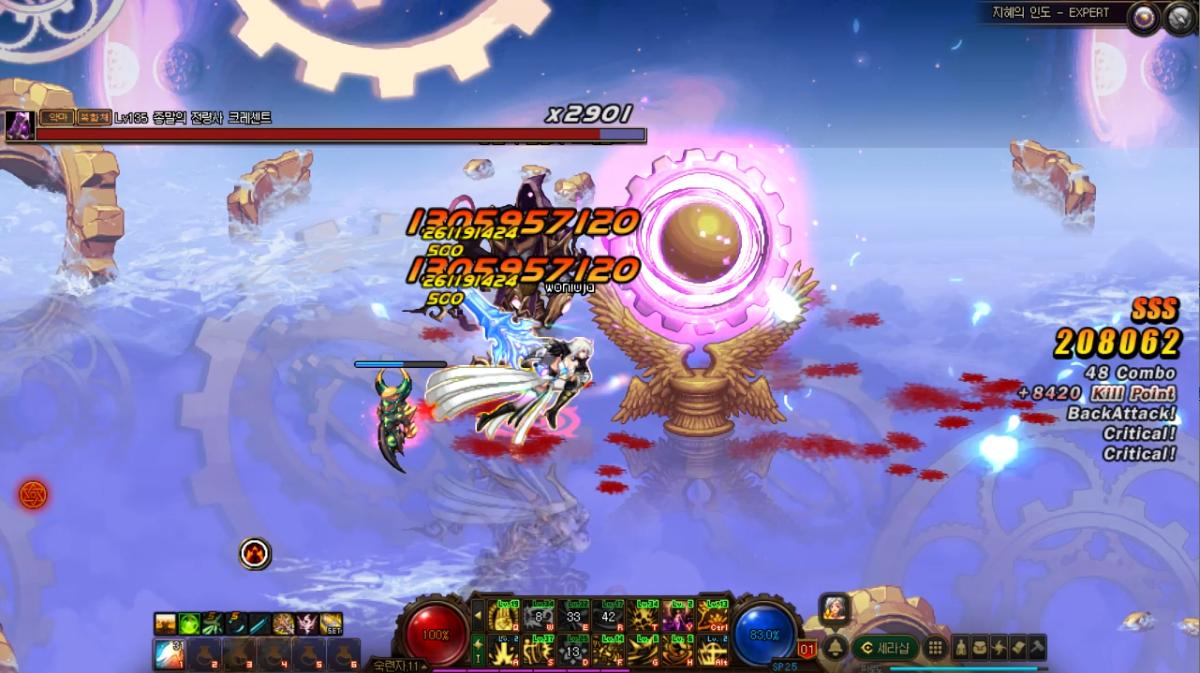The width and height of the screenshot is (1200, 673).
Task: Open the grid menu button
Action: (935, 647)
